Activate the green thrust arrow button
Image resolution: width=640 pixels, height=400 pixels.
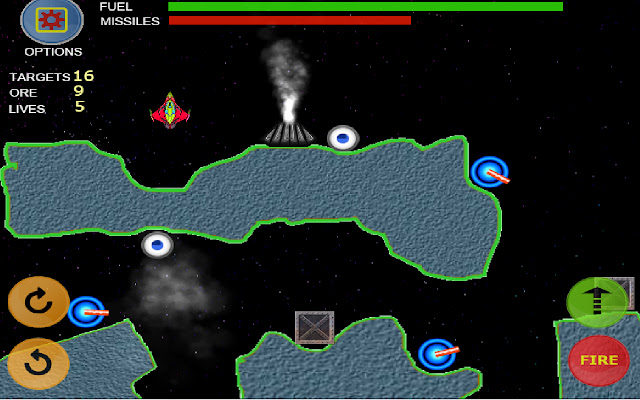[597, 302]
